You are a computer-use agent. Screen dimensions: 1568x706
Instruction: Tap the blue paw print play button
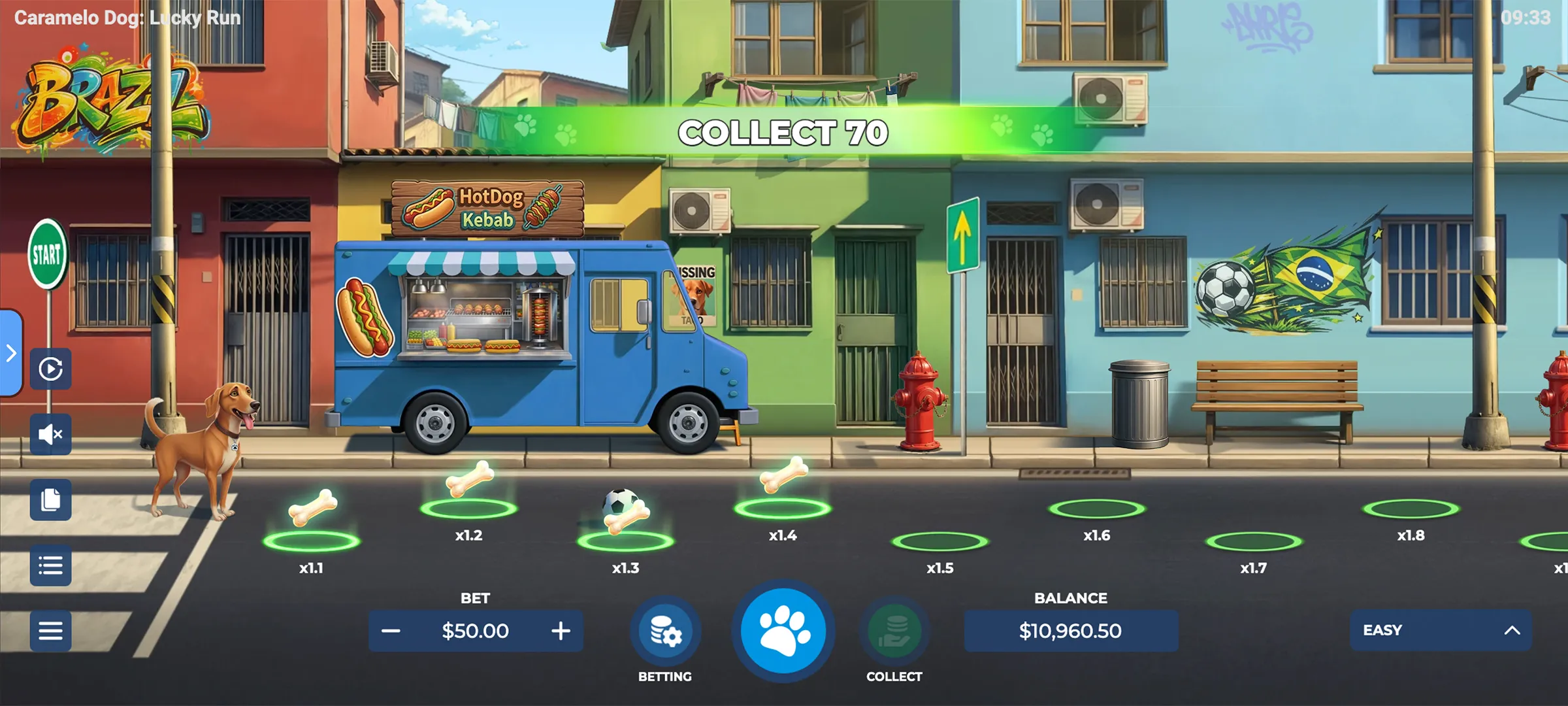click(x=783, y=631)
